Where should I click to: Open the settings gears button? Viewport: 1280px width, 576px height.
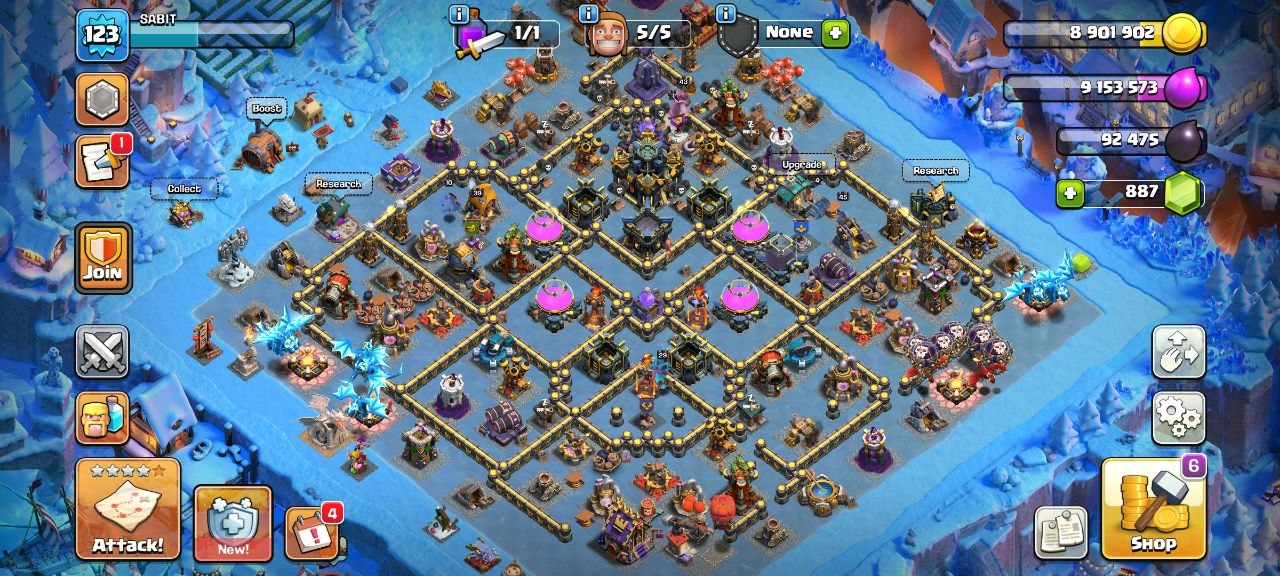1178,417
